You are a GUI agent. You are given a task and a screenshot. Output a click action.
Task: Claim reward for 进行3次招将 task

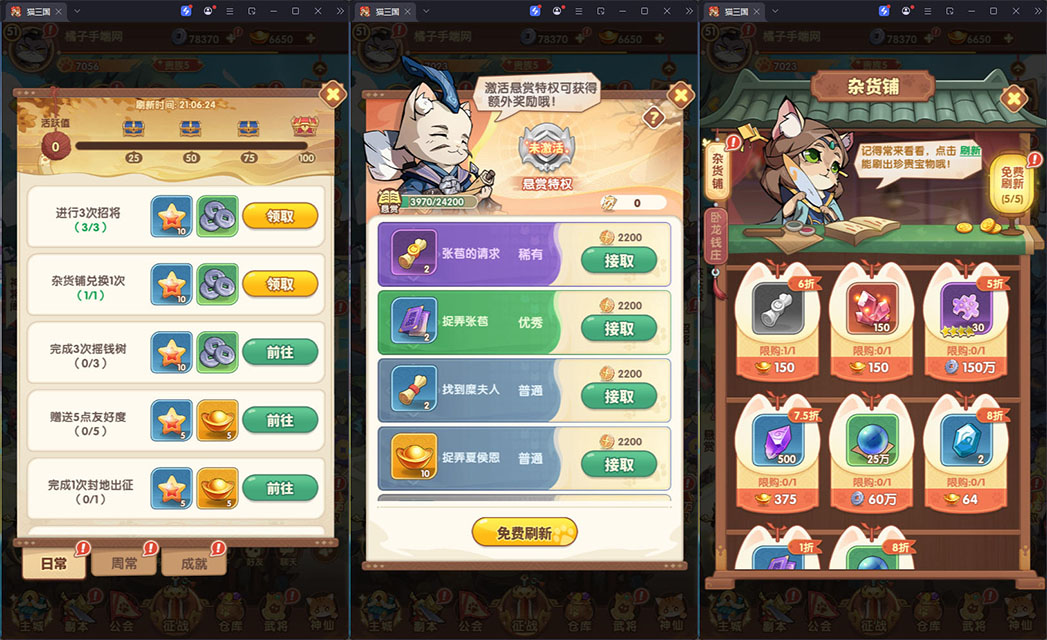[x=280, y=215]
